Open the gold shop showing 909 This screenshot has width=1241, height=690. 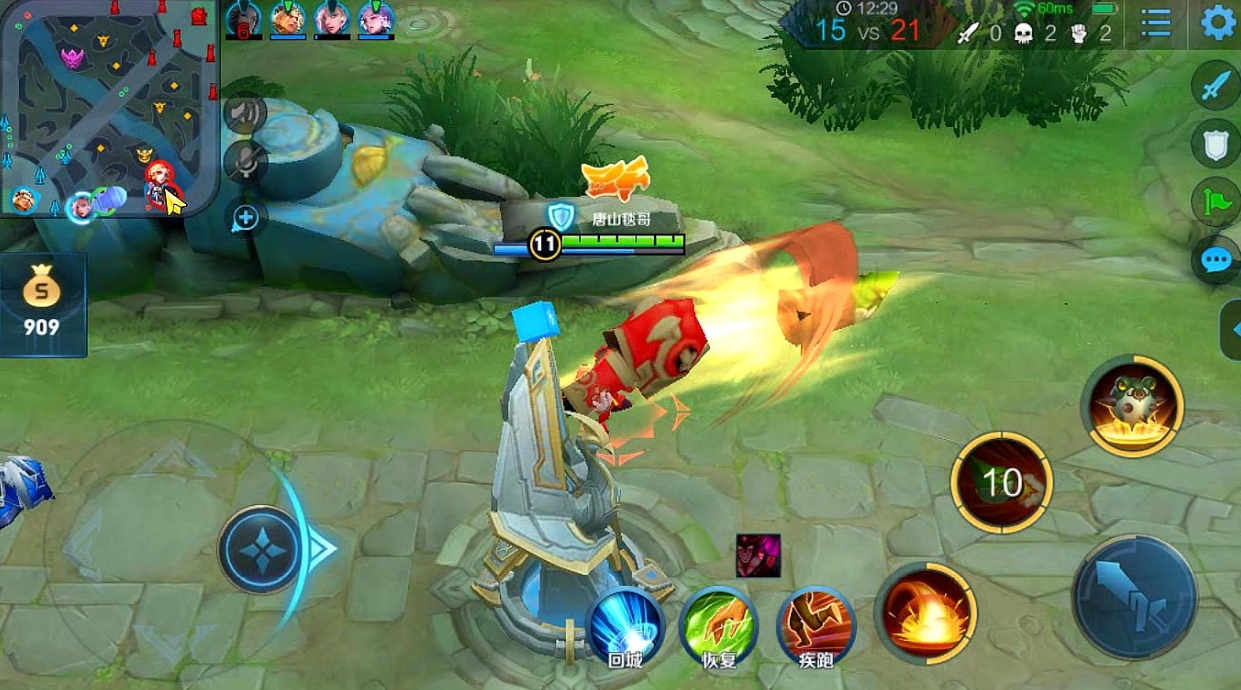pos(42,305)
